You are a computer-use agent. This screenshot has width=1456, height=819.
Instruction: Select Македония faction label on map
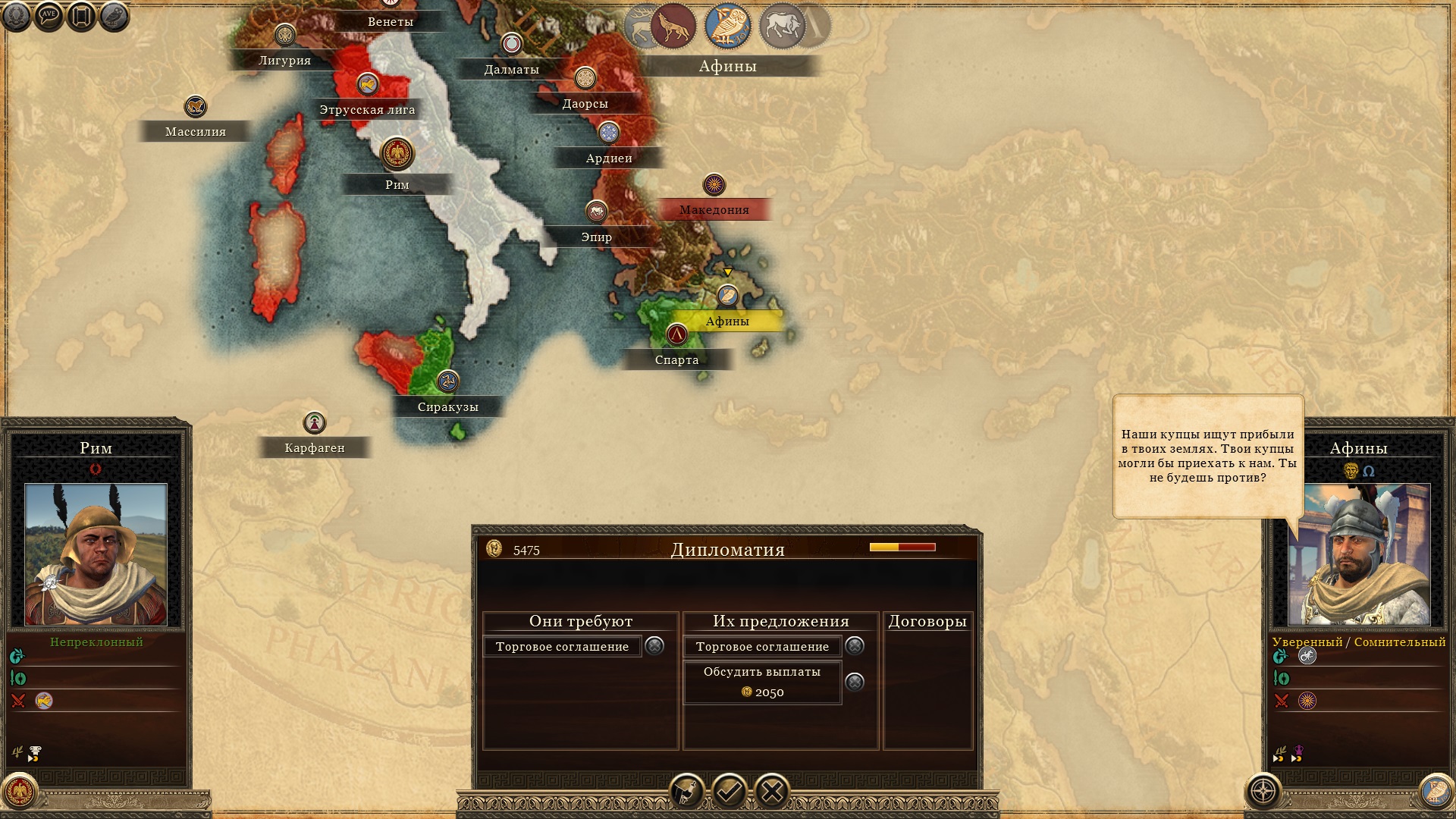tap(714, 209)
